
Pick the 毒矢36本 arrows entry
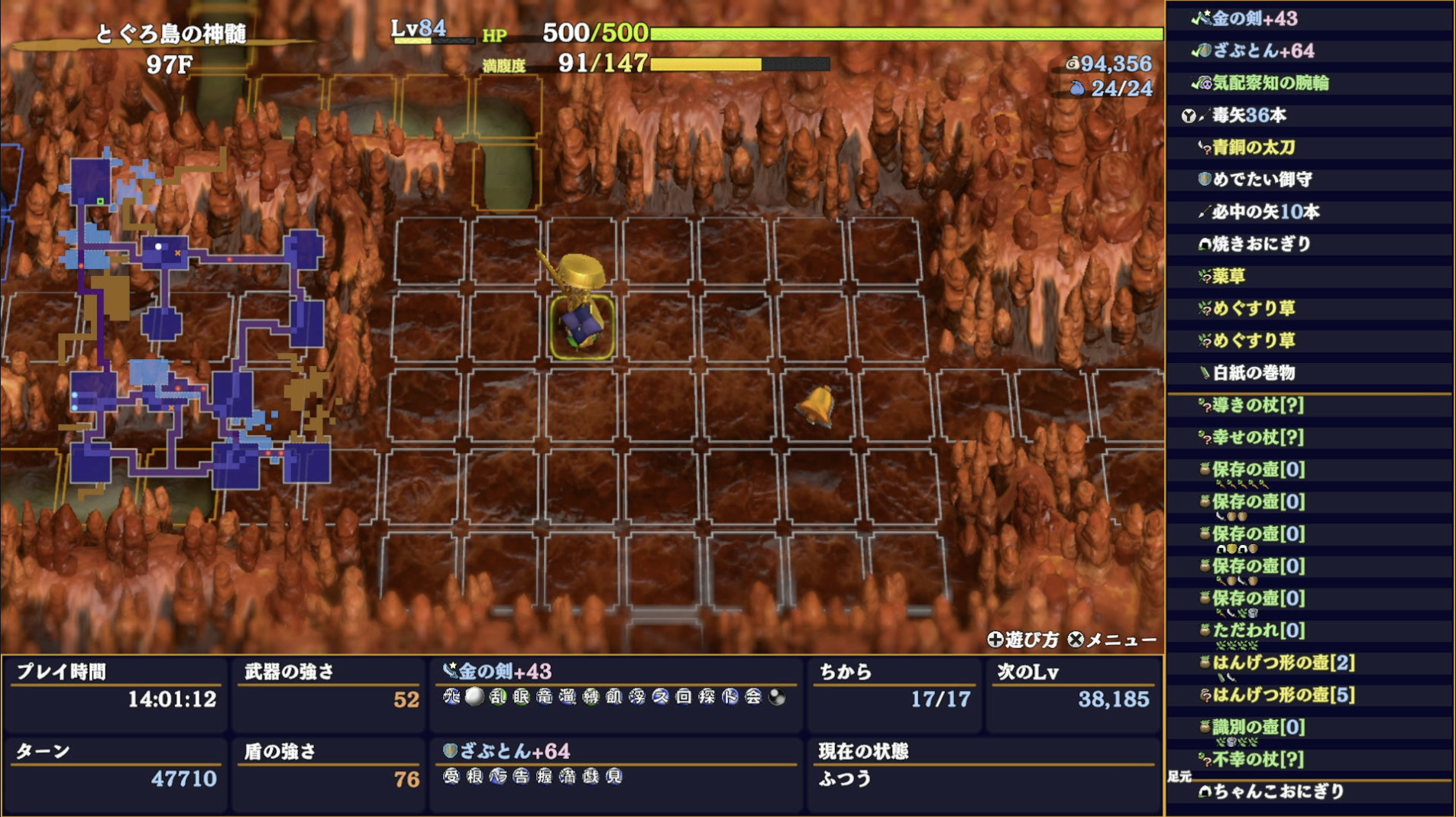[1248, 115]
